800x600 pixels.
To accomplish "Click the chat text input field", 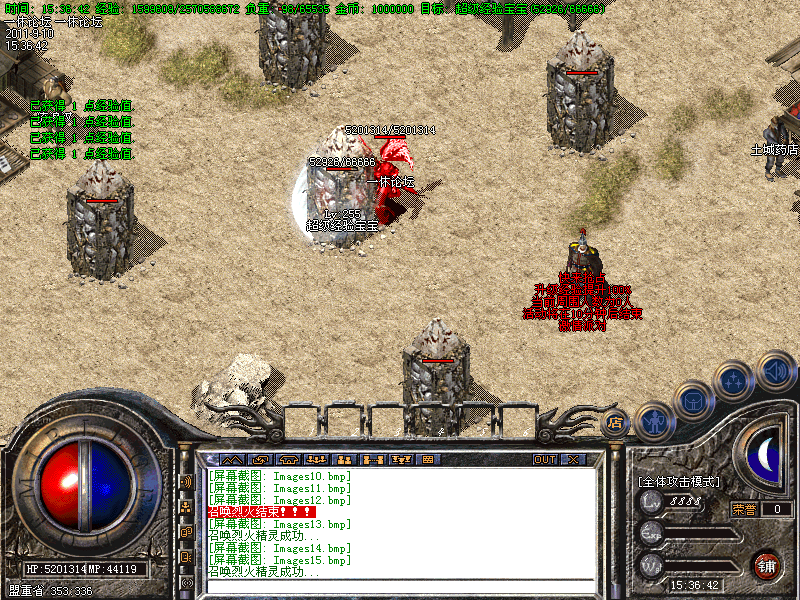I will pyautogui.click(x=400, y=585).
